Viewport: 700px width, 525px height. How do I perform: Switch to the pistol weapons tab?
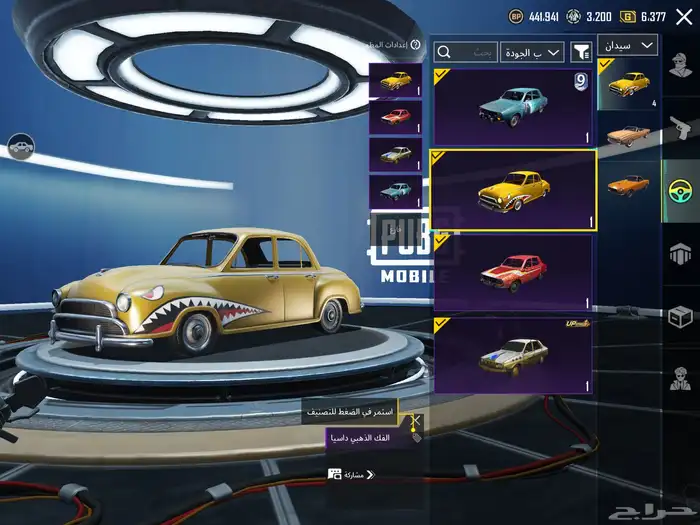pos(681,127)
